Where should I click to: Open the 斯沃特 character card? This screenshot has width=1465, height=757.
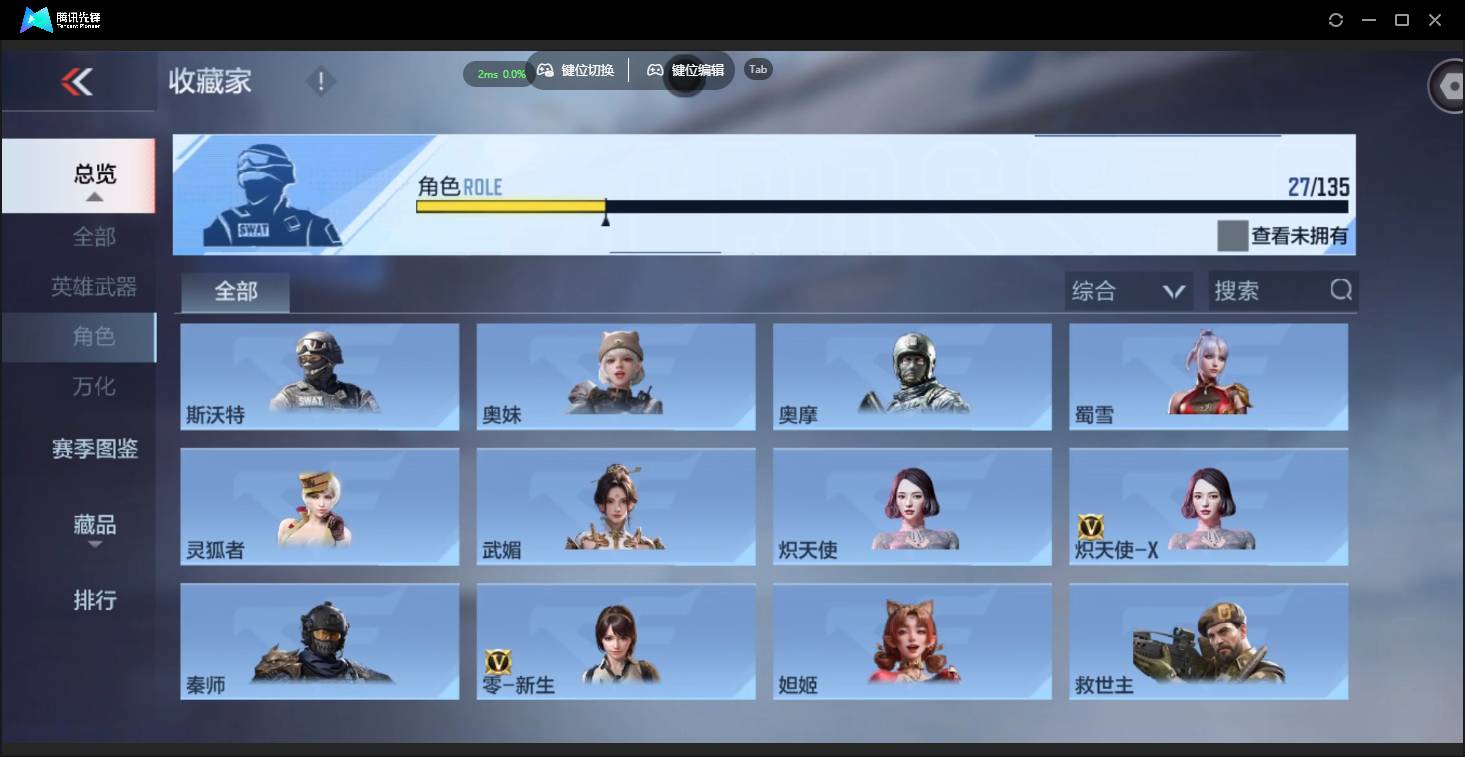click(x=319, y=377)
